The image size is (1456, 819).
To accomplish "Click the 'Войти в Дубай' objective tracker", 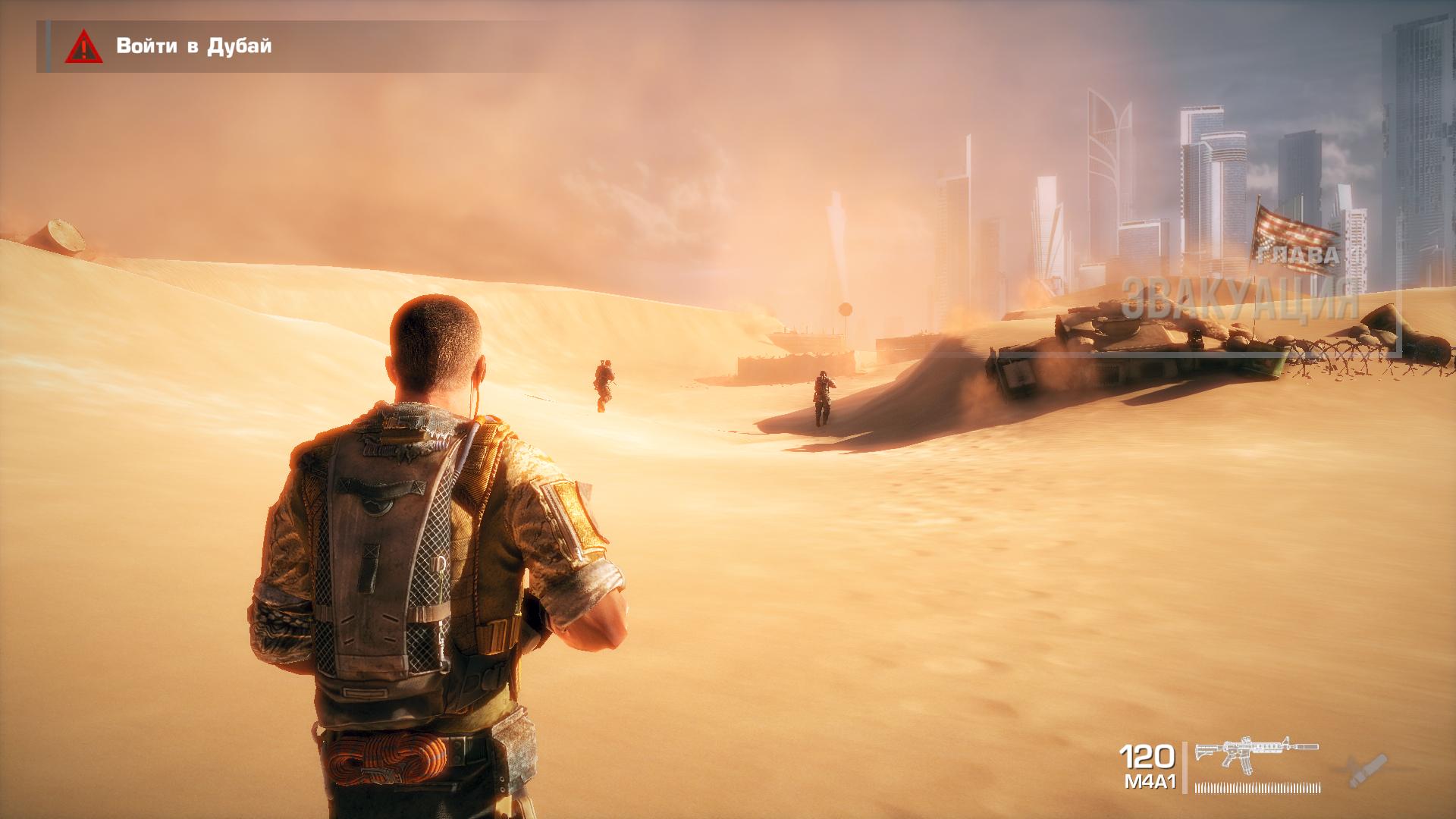I will click(x=193, y=46).
